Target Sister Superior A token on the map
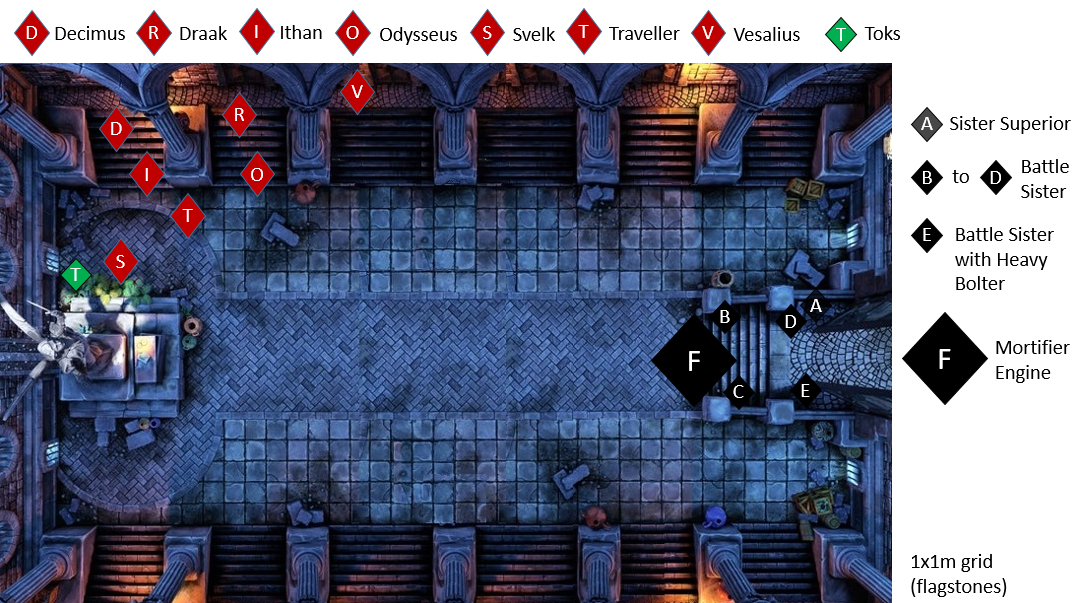The width and height of the screenshot is (1078, 603). click(815, 306)
